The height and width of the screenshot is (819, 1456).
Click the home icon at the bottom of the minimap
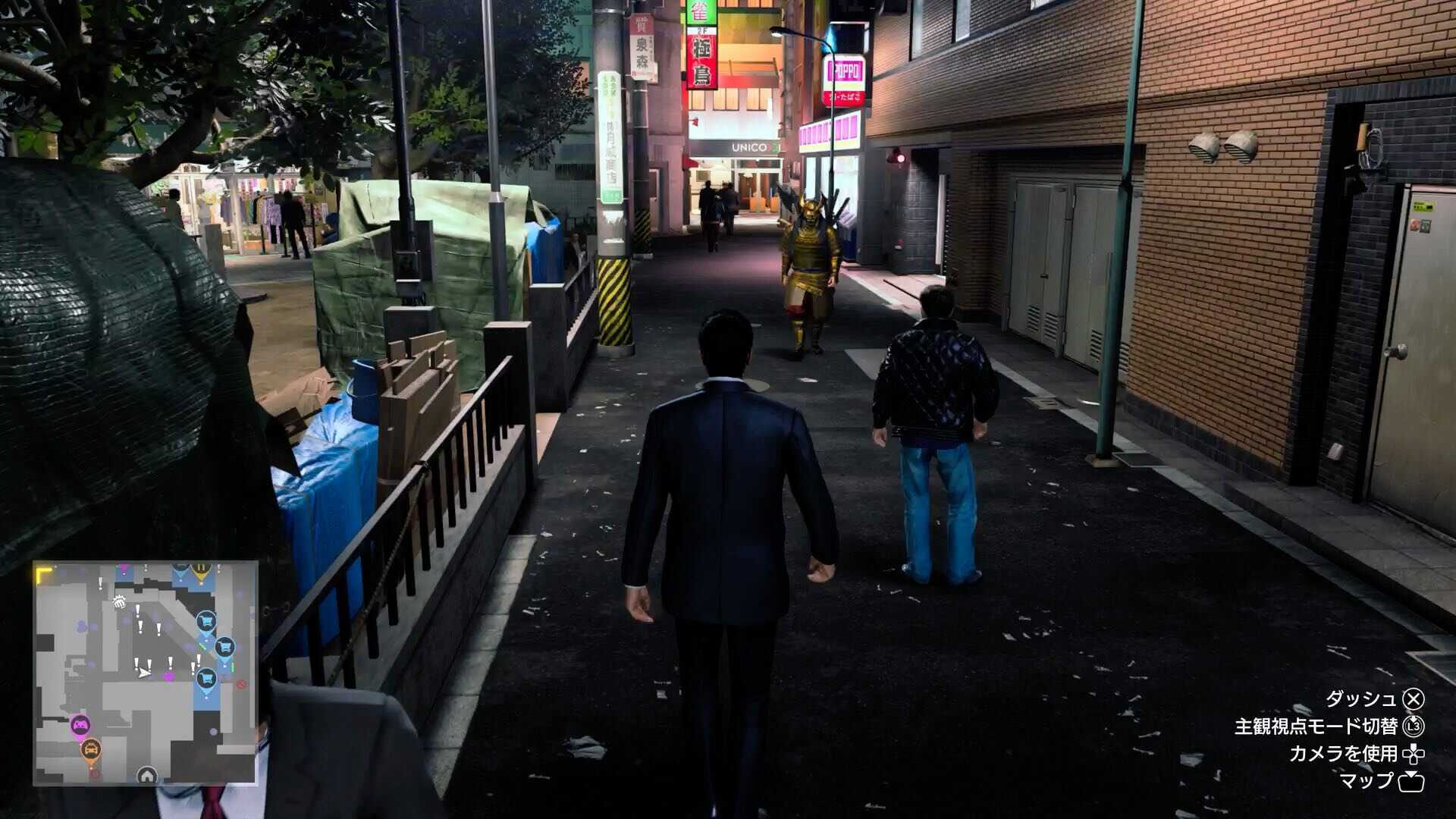(x=147, y=776)
